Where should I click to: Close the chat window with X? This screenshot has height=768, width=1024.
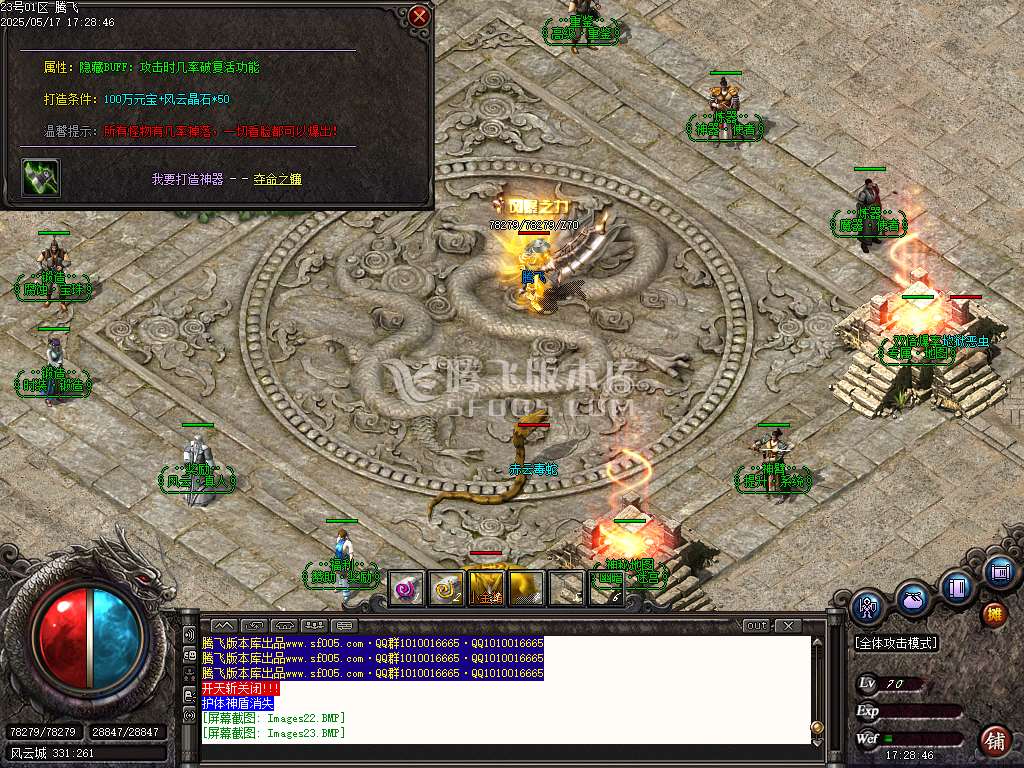[787, 626]
